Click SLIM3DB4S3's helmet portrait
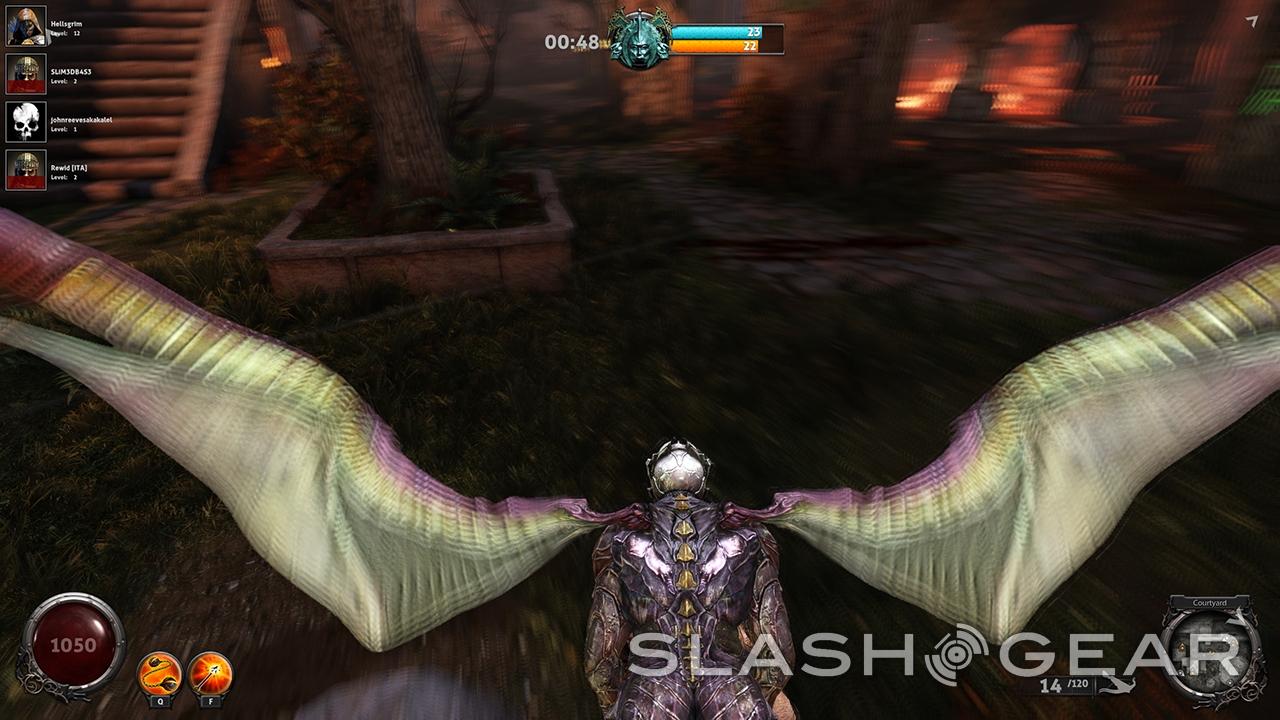Viewport: 1280px width, 720px height. [26, 74]
